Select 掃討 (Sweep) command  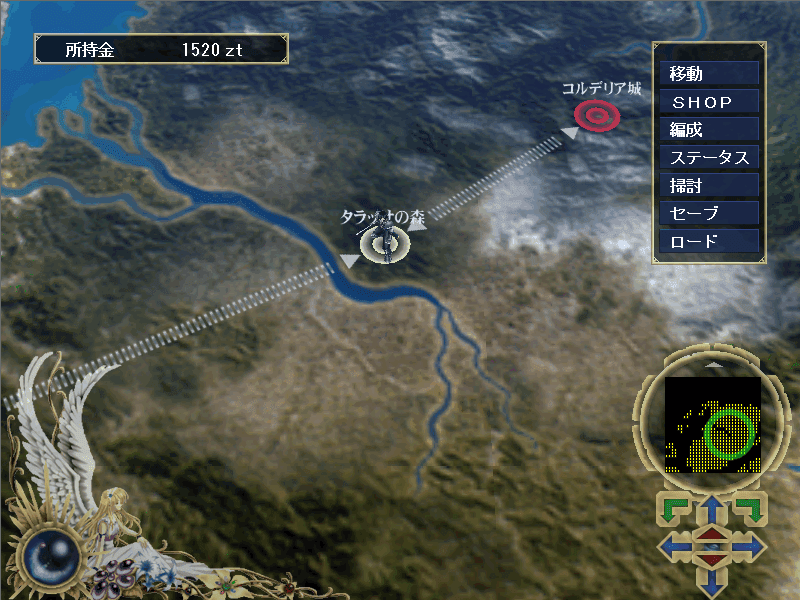point(709,186)
